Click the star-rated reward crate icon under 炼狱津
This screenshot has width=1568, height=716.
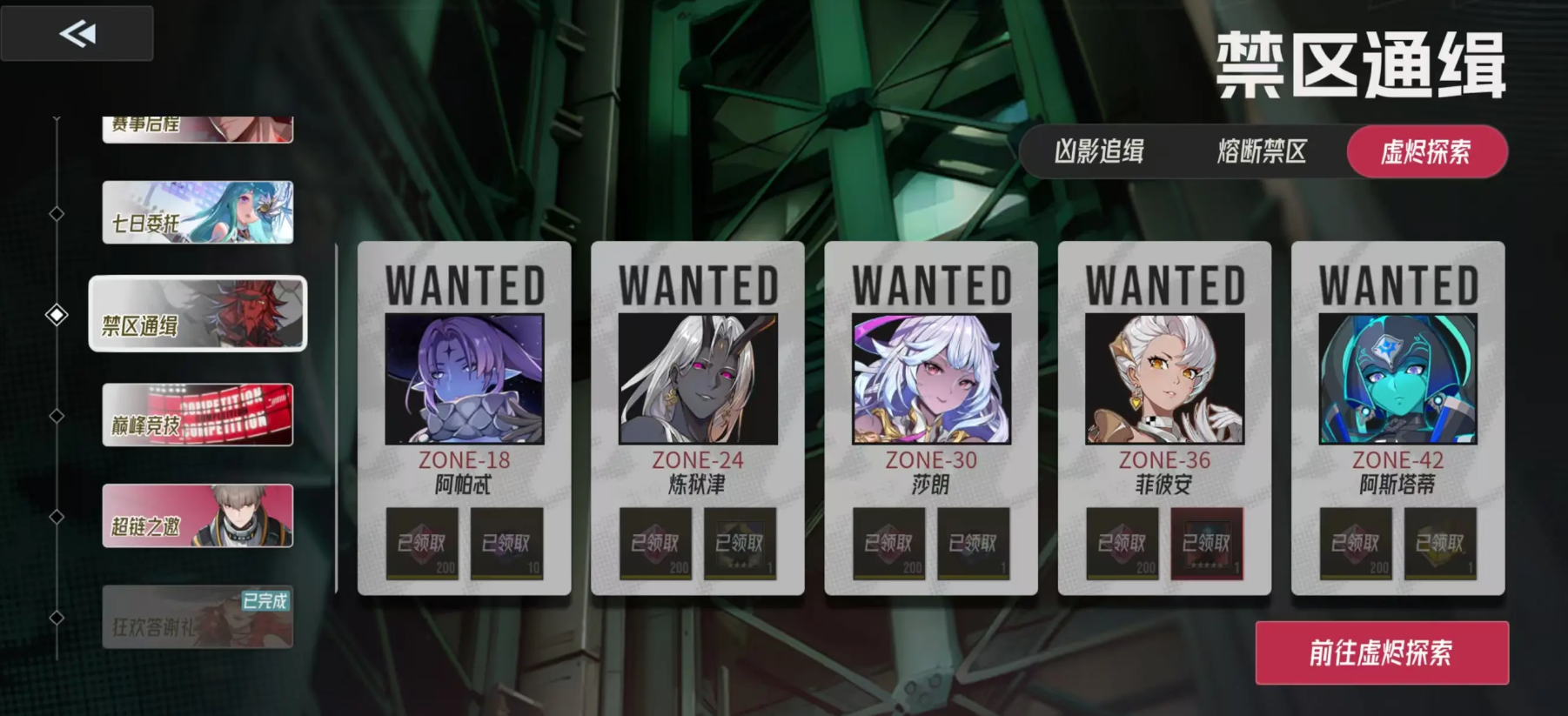pyautogui.click(x=741, y=545)
